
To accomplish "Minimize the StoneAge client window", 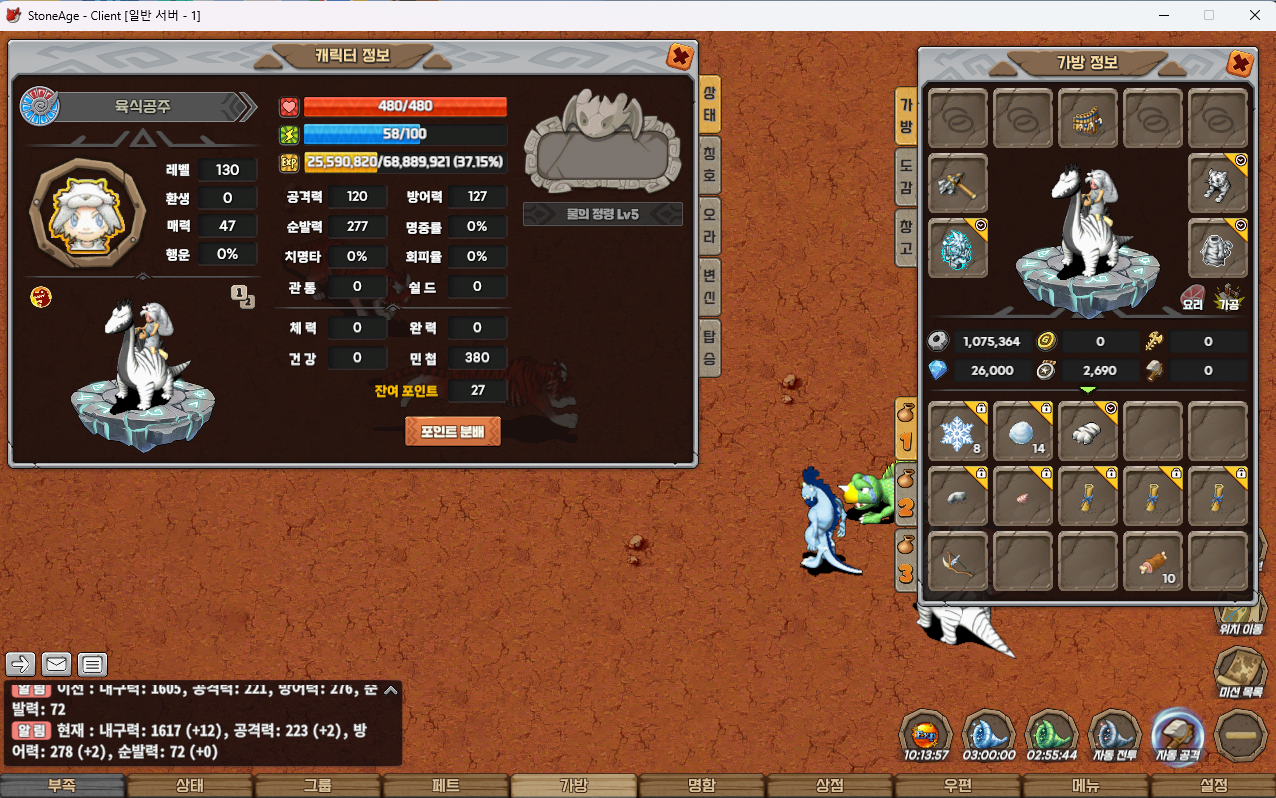I will coord(1164,15).
